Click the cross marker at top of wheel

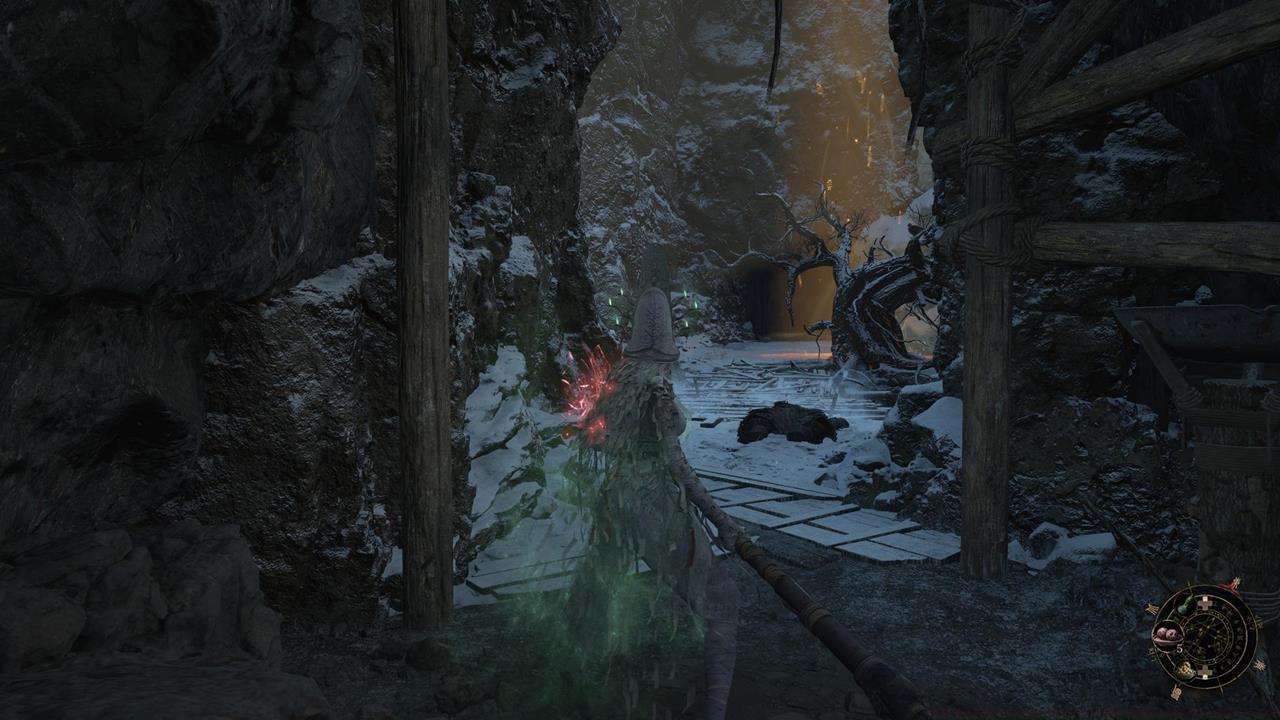click(x=1206, y=602)
